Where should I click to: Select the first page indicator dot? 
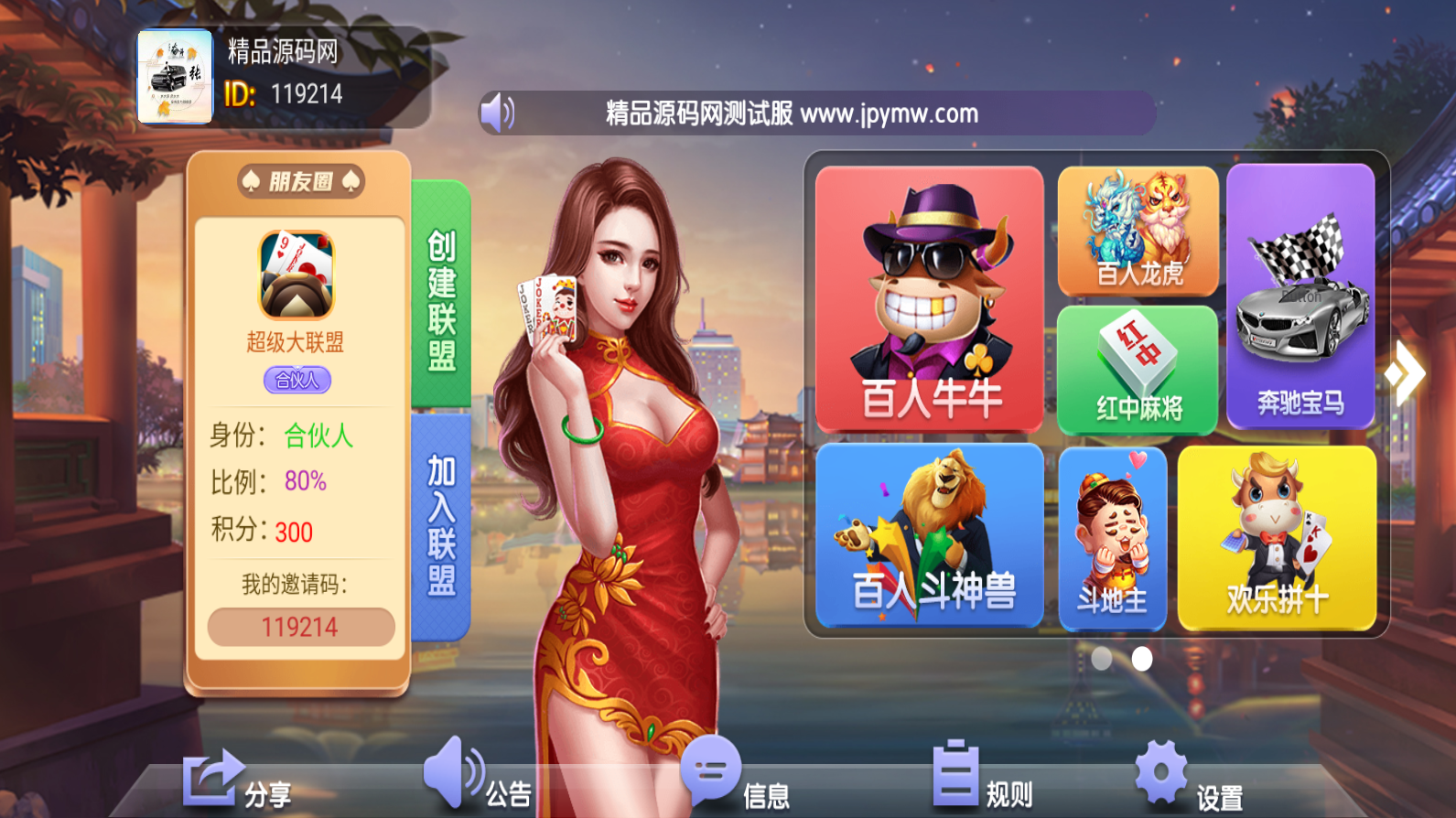(x=1100, y=659)
